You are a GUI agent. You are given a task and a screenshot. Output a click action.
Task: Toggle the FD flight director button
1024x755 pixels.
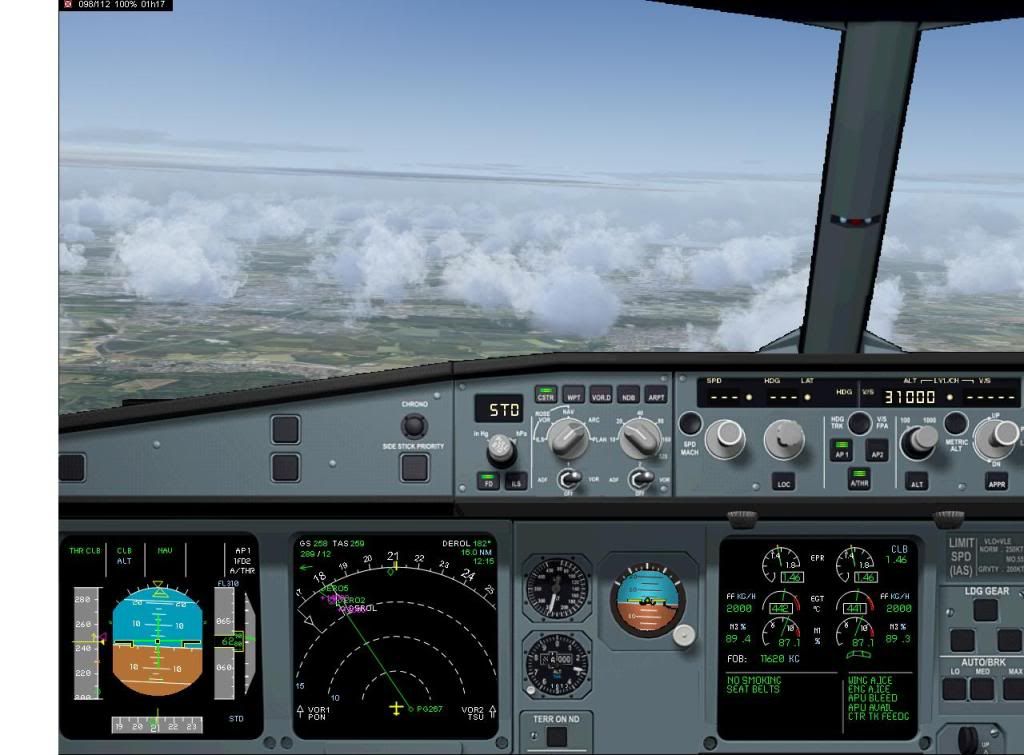click(x=489, y=483)
